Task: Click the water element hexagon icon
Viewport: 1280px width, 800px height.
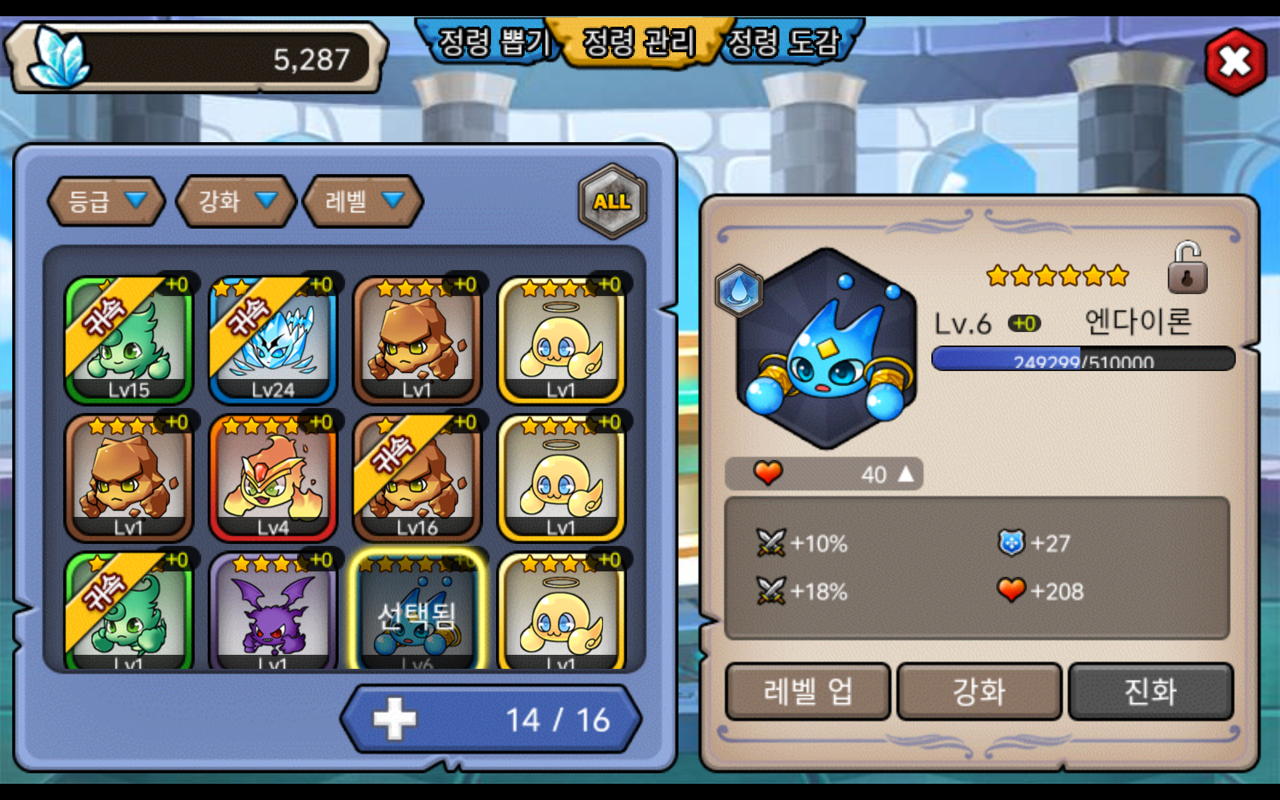Action: tap(739, 292)
